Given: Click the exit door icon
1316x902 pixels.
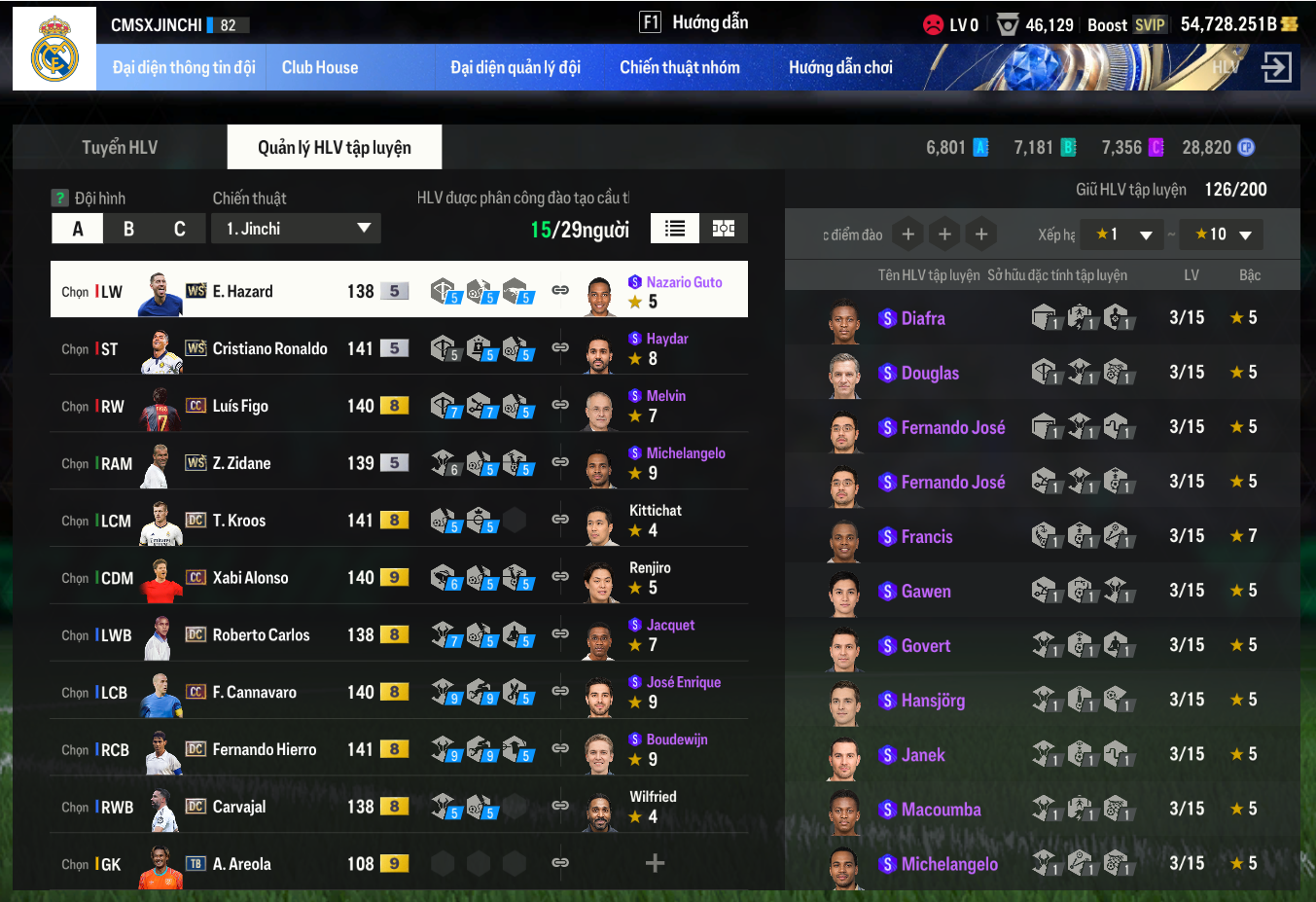Looking at the screenshot, I should 1276,67.
